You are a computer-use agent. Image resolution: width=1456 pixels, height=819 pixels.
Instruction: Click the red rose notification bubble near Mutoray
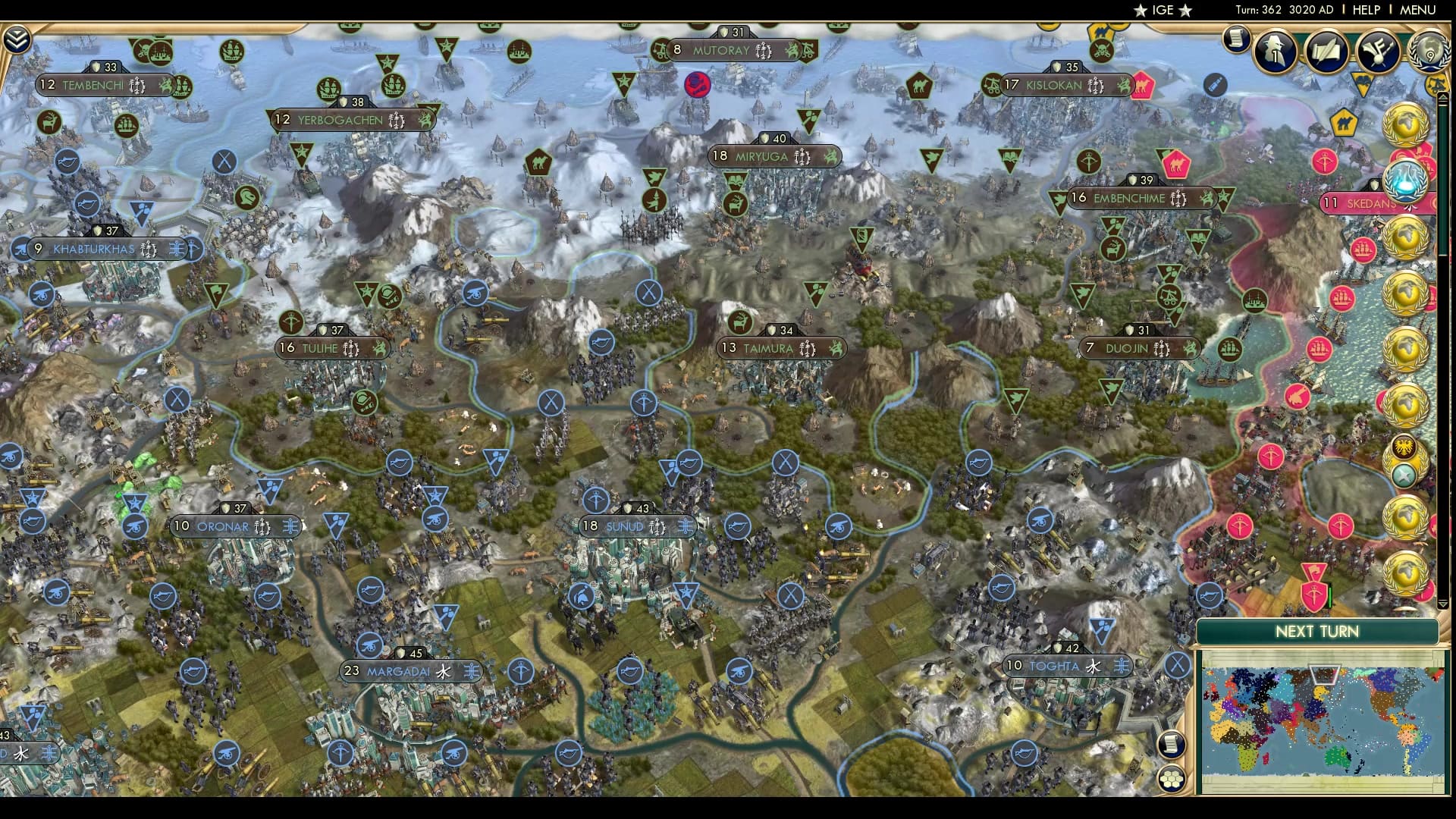(698, 86)
